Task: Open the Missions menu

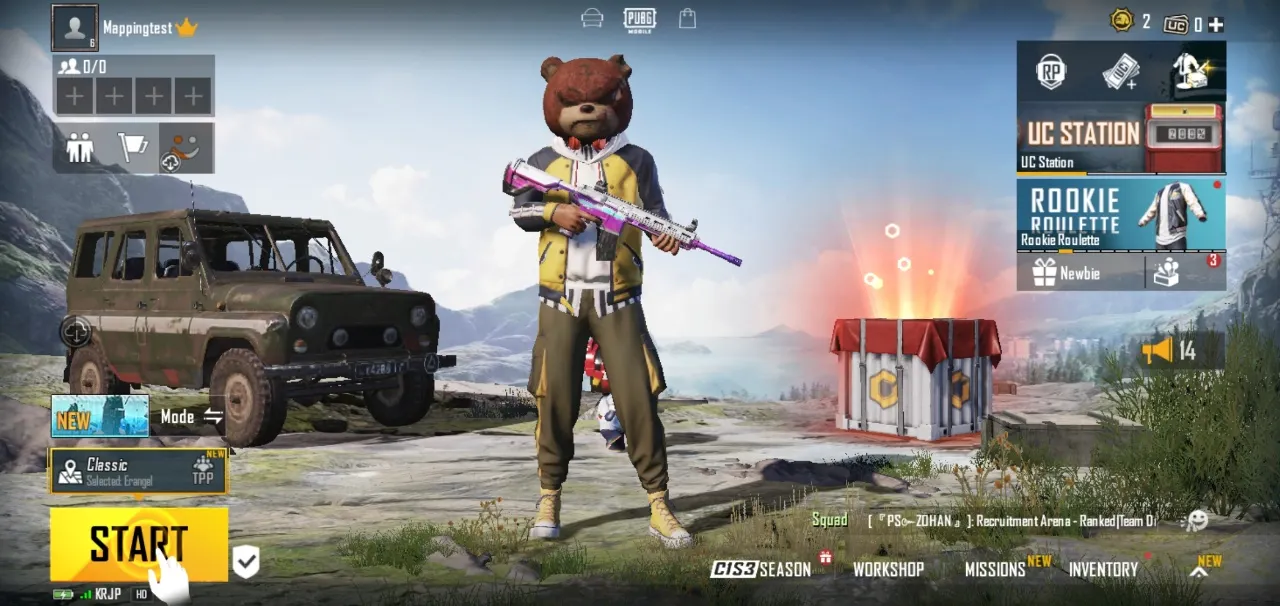Action: pyautogui.click(x=995, y=569)
